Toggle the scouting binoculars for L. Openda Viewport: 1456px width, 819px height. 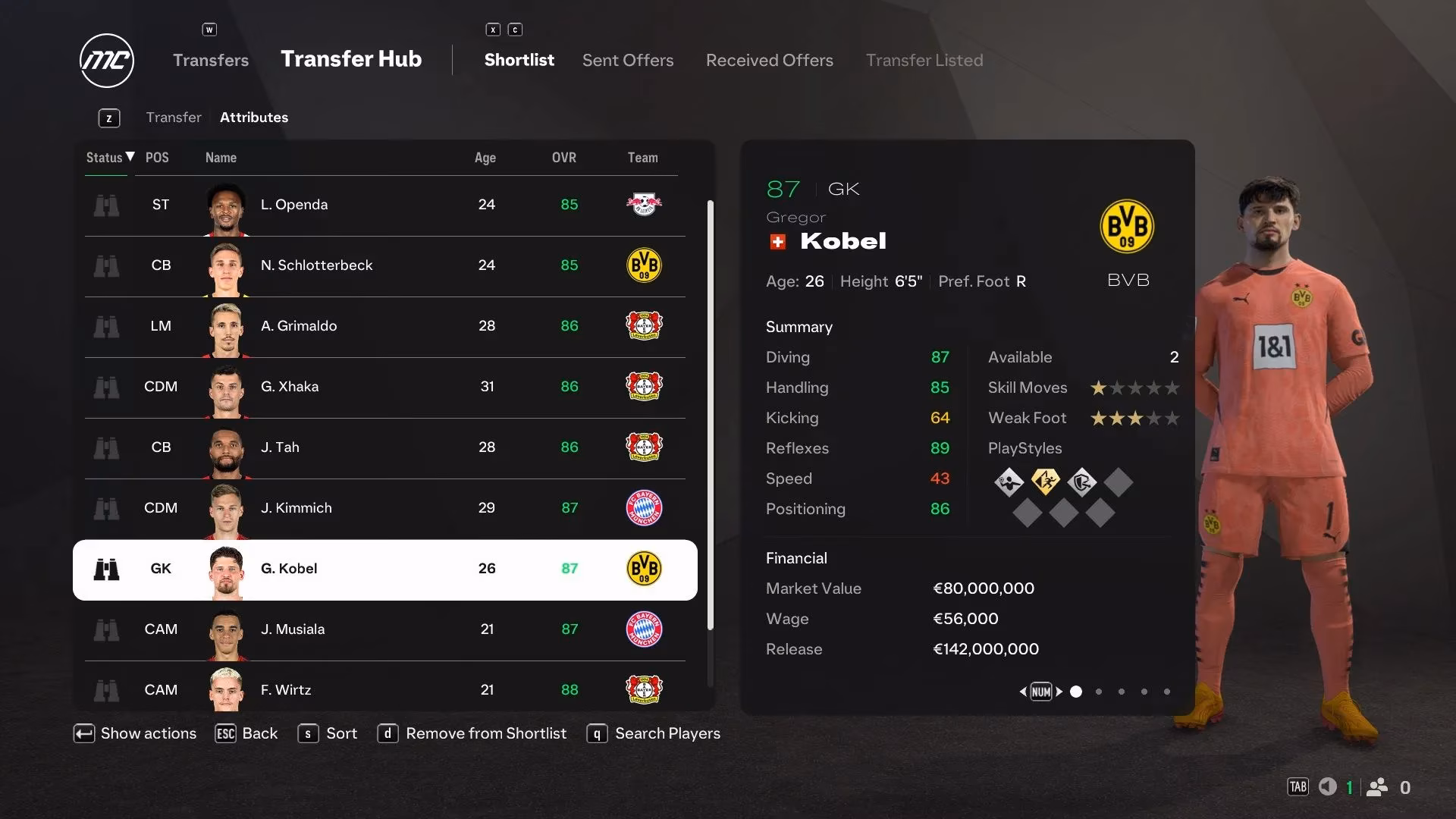coord(107,205)
